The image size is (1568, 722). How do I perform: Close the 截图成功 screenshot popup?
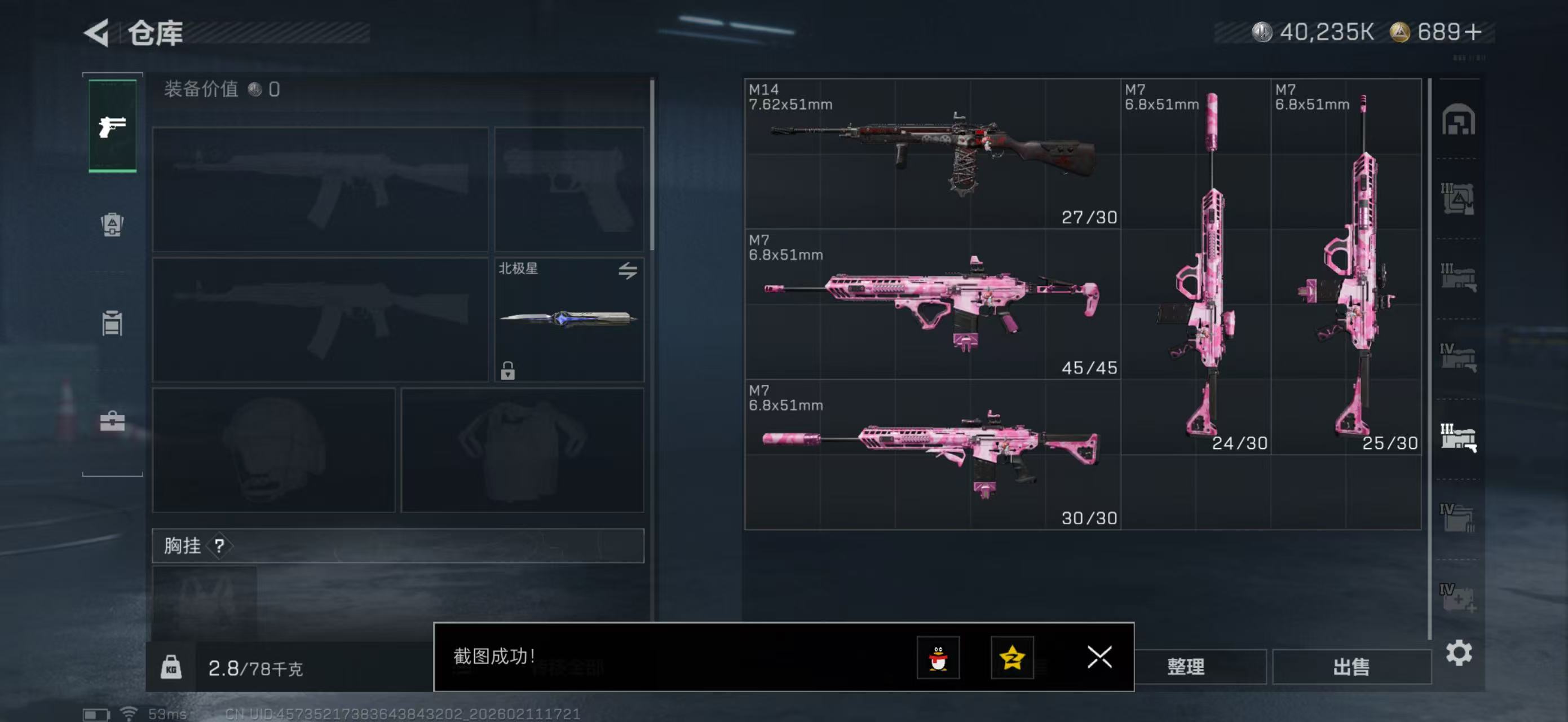tap(1099, 657)
